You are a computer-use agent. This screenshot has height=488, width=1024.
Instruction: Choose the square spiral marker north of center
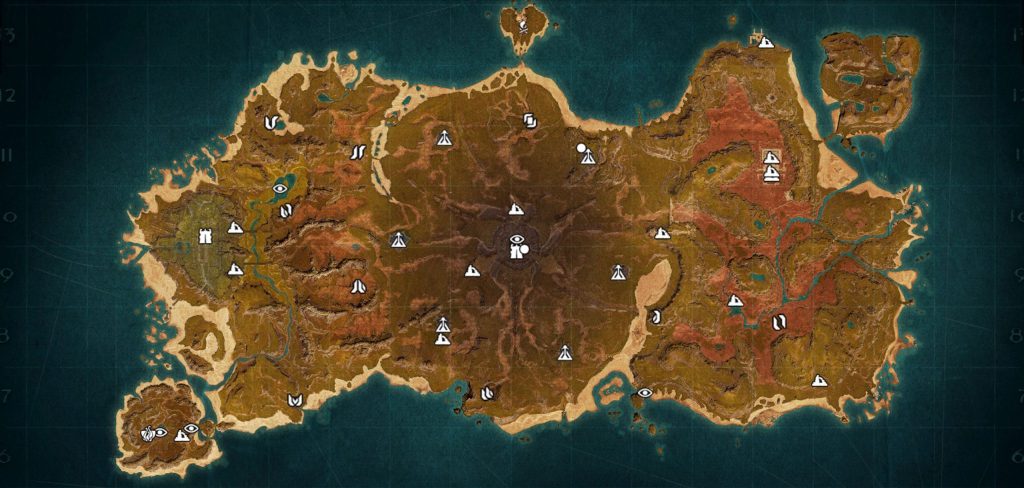[530, 123]
